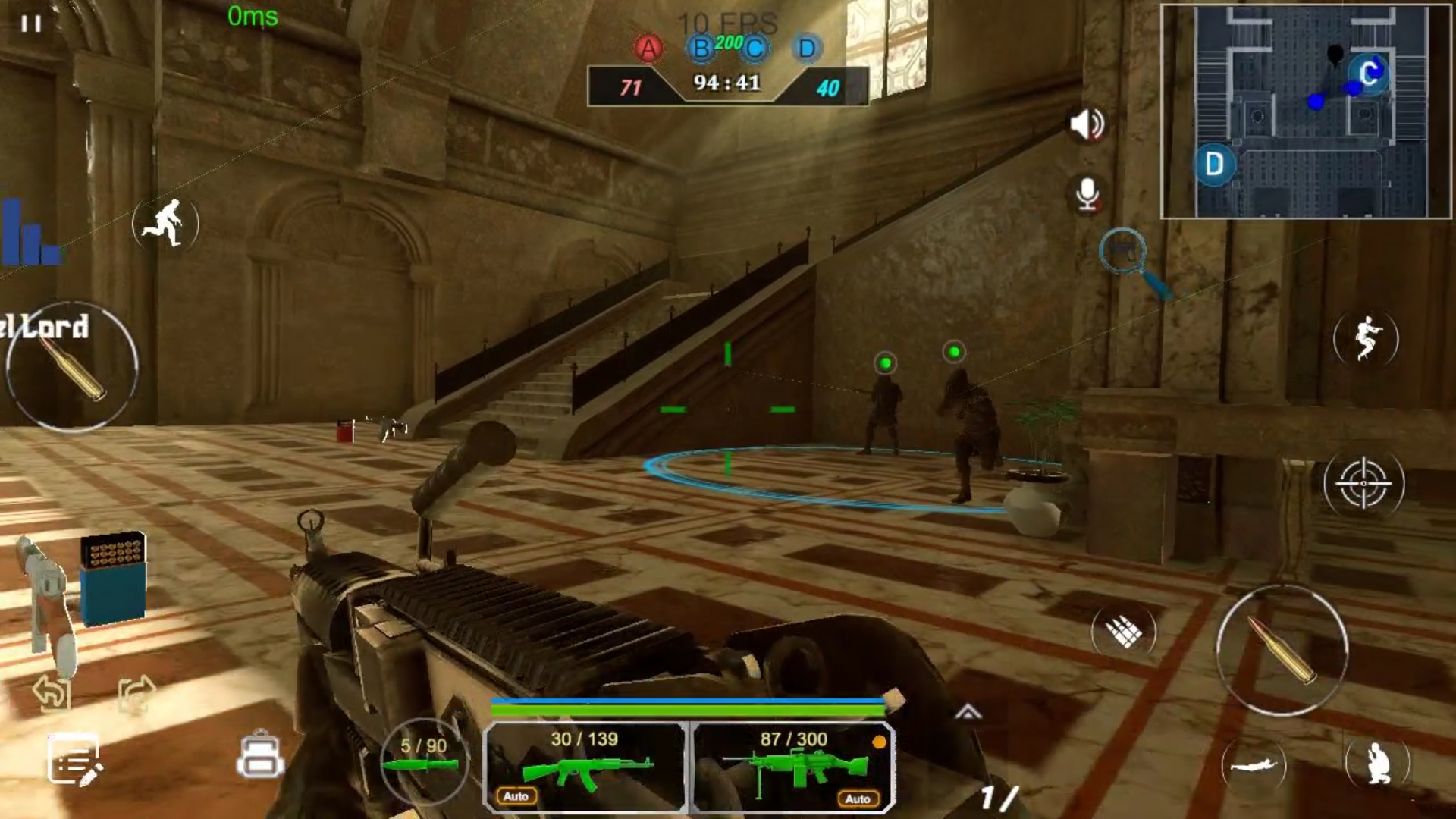Pick up the ammo box item
Viewport: 1456px width, 819px height.
click(113, 578)
